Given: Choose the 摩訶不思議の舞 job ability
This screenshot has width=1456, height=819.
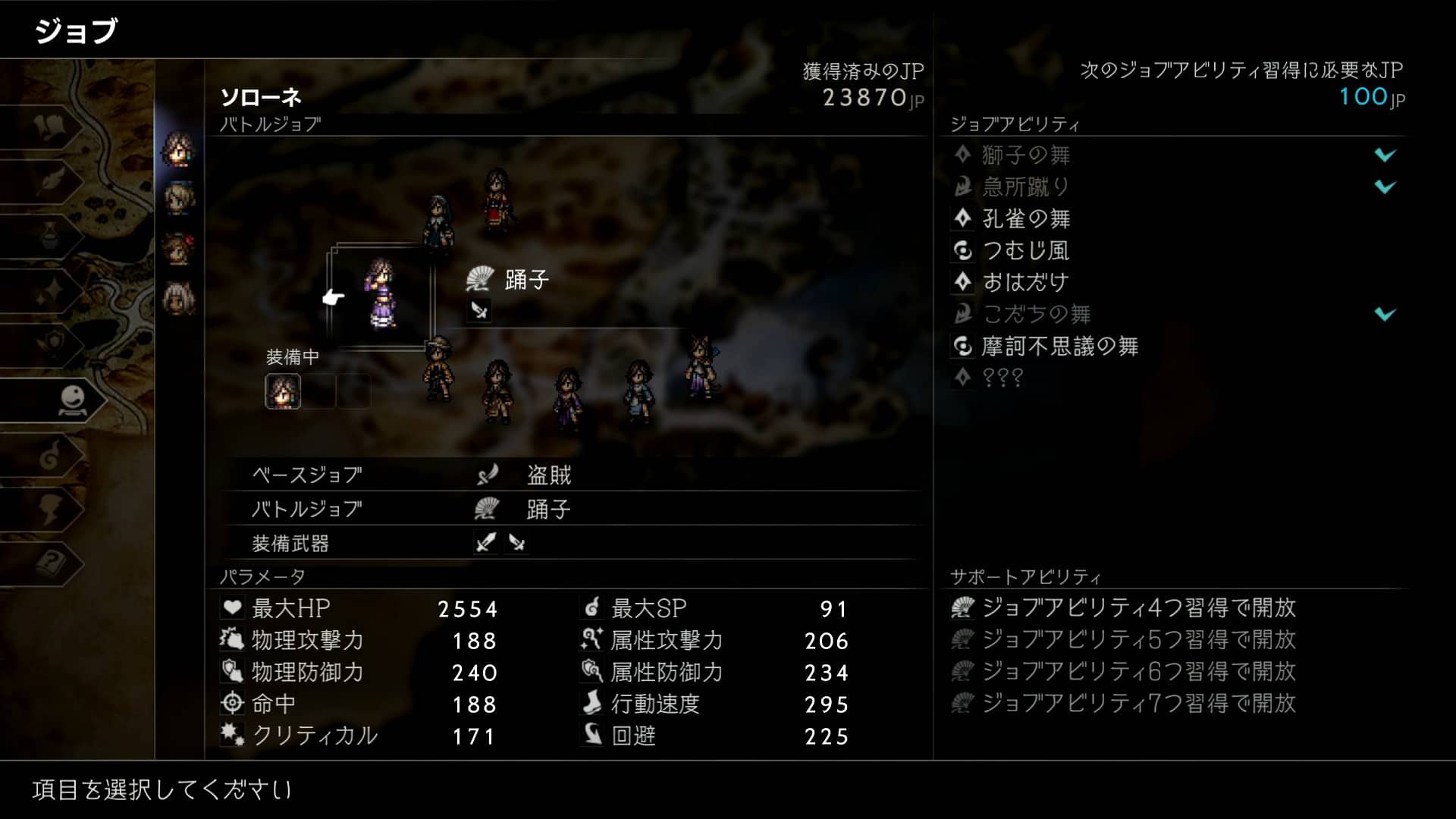Looking at the screenshot, I should pos(1059,347).
